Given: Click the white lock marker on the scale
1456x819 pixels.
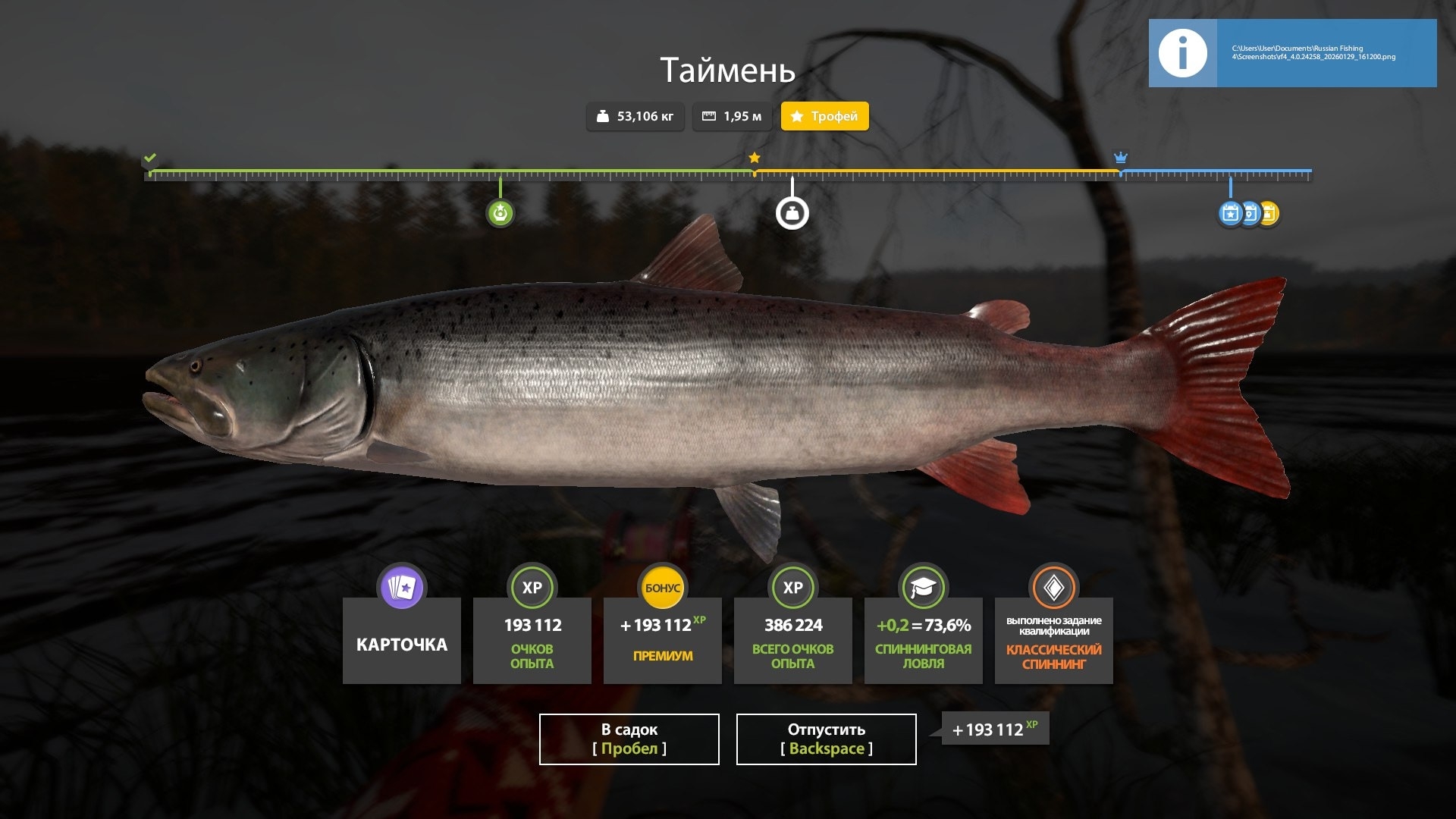Looking at the screenshot, I should pyautogui.click(x=792, y=213).
